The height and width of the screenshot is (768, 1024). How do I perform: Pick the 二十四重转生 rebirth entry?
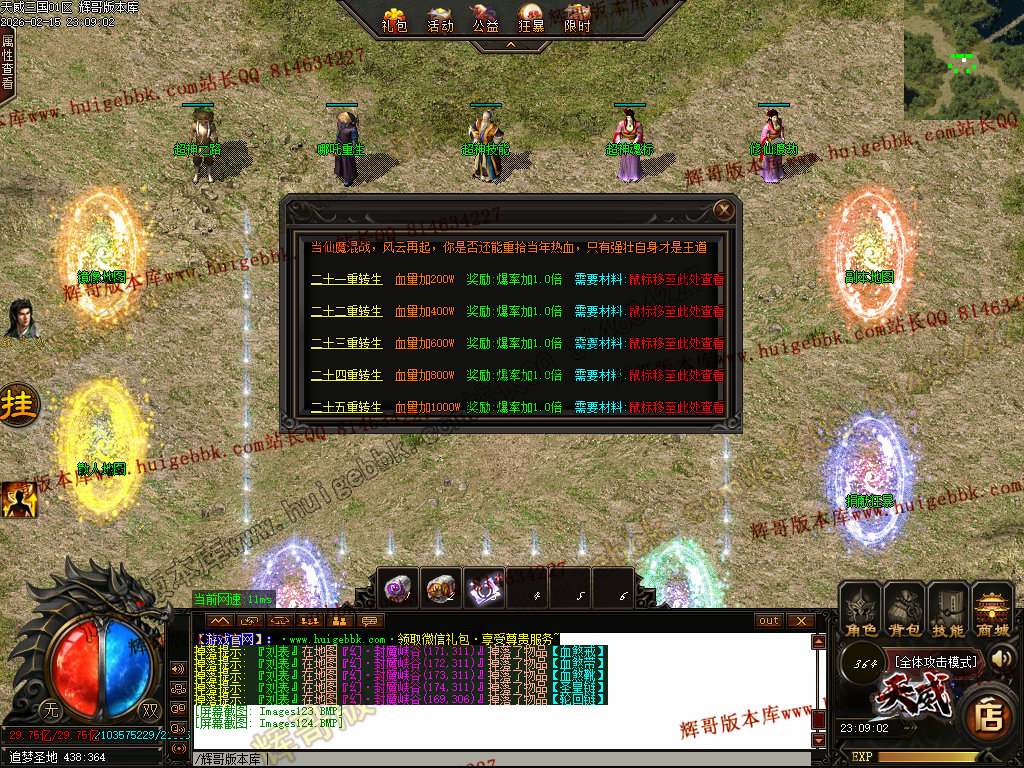click(x=346, y=376)
